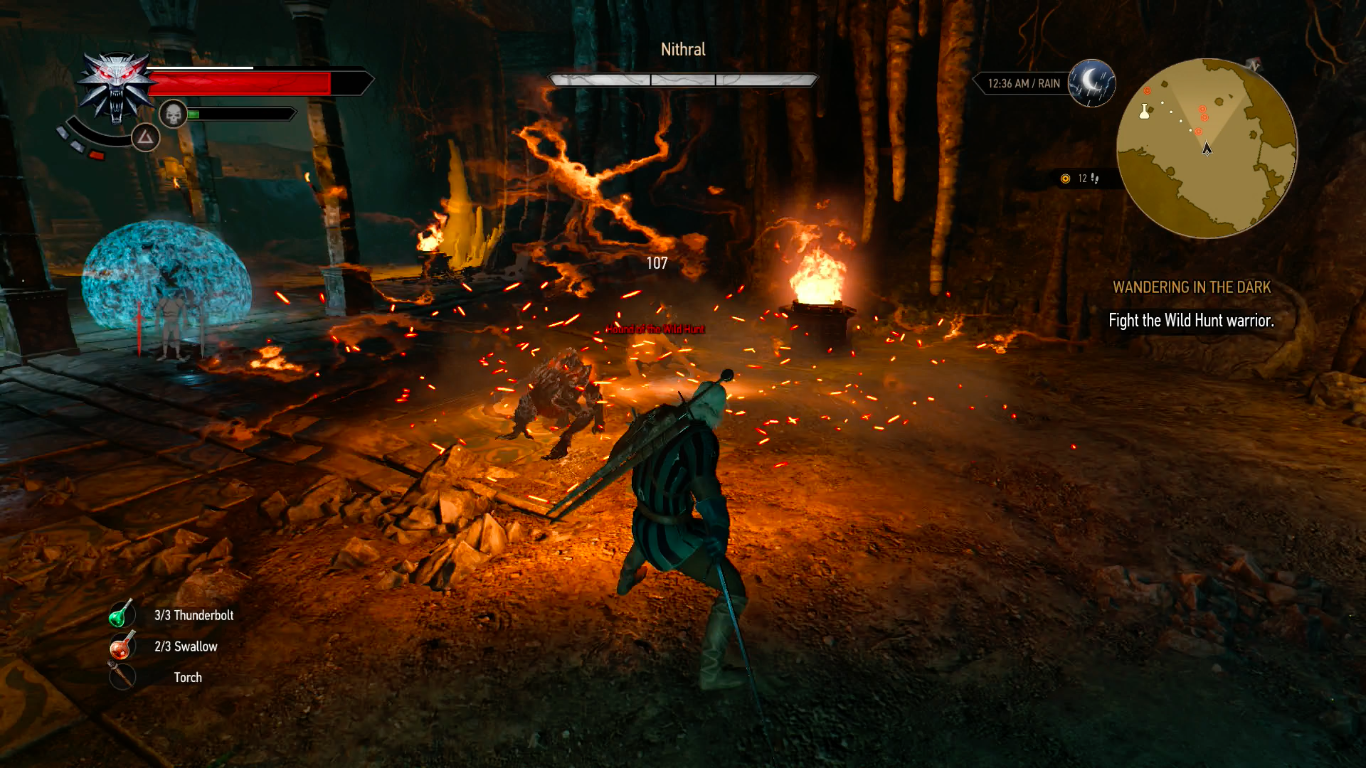
Task: Select the Swallow potion slot
Action: click(123, 646)
